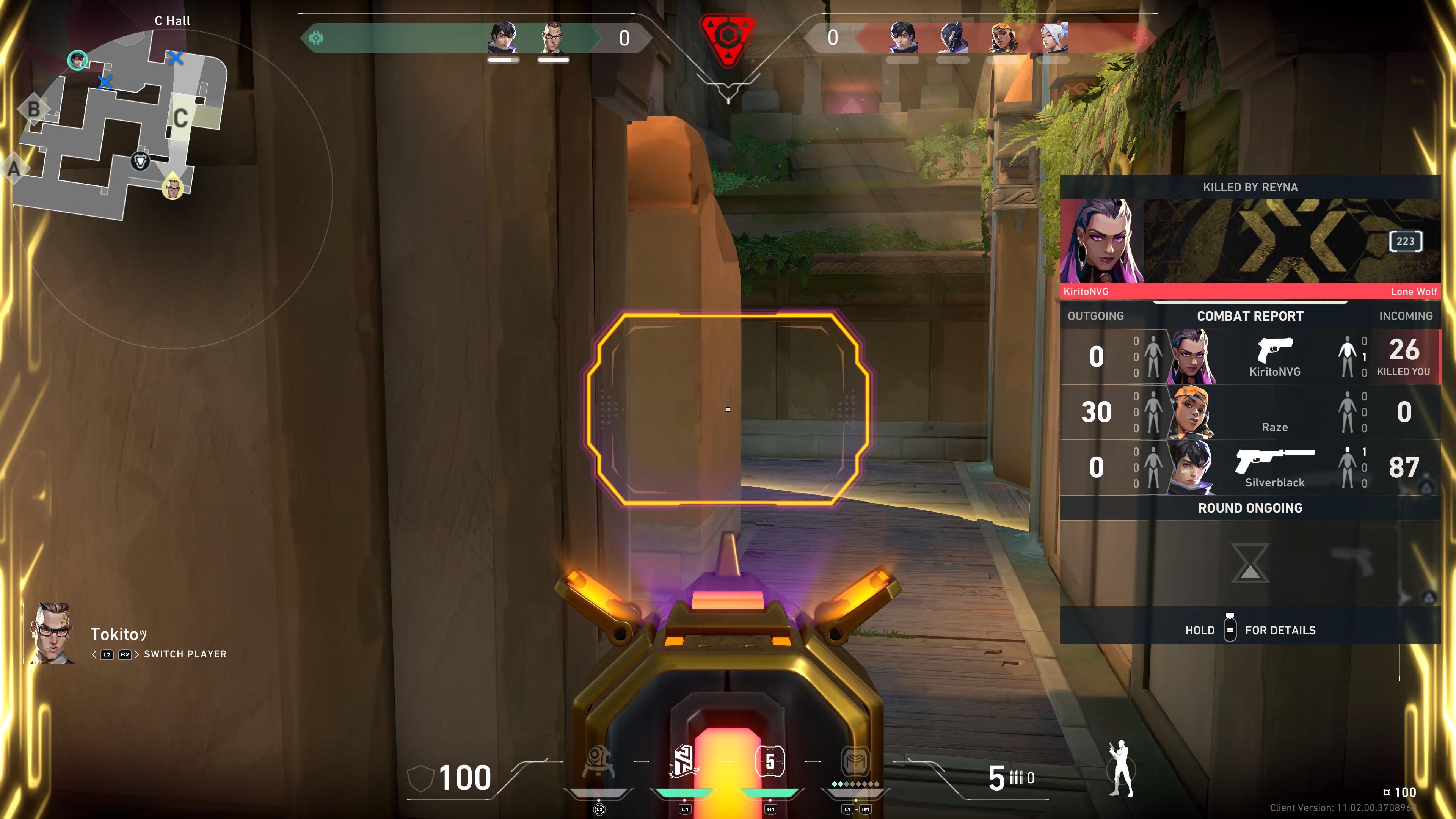Click the 223 level badge on killer card

[1405, 242]
